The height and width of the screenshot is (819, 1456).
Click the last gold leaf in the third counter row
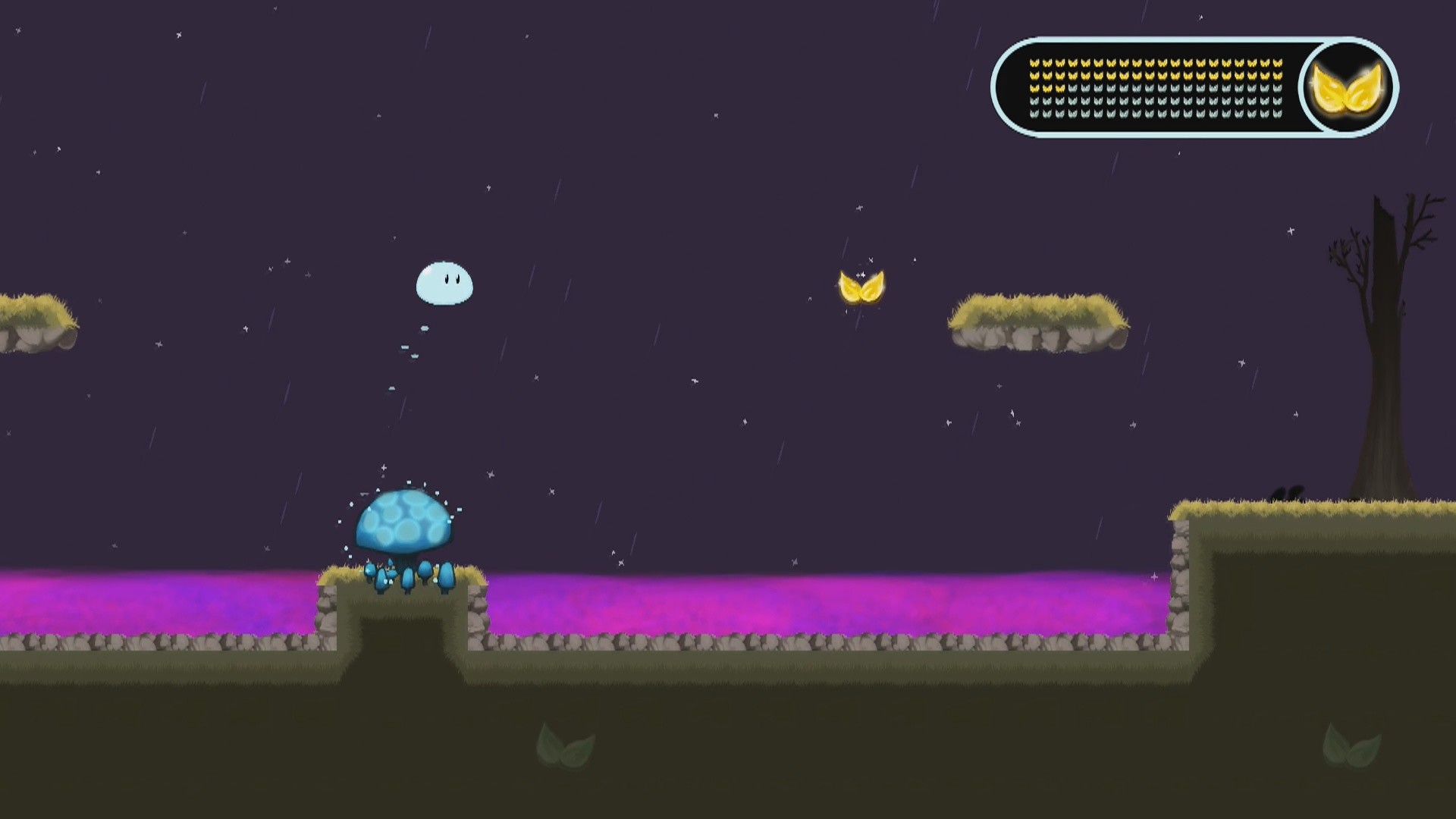pyautogui.click(x=1059, y=89)
